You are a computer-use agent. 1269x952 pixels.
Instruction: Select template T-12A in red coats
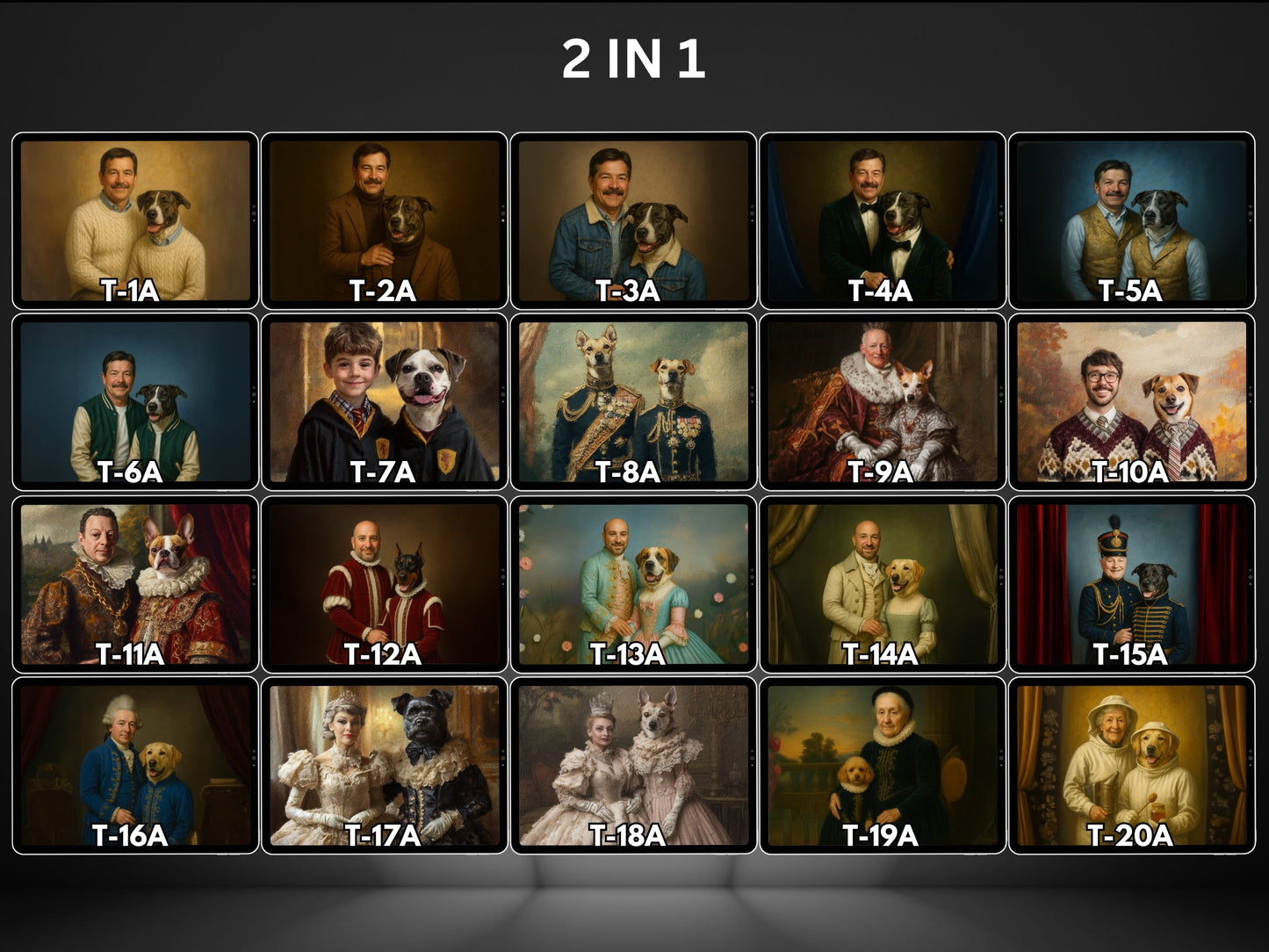pos(385,584)
